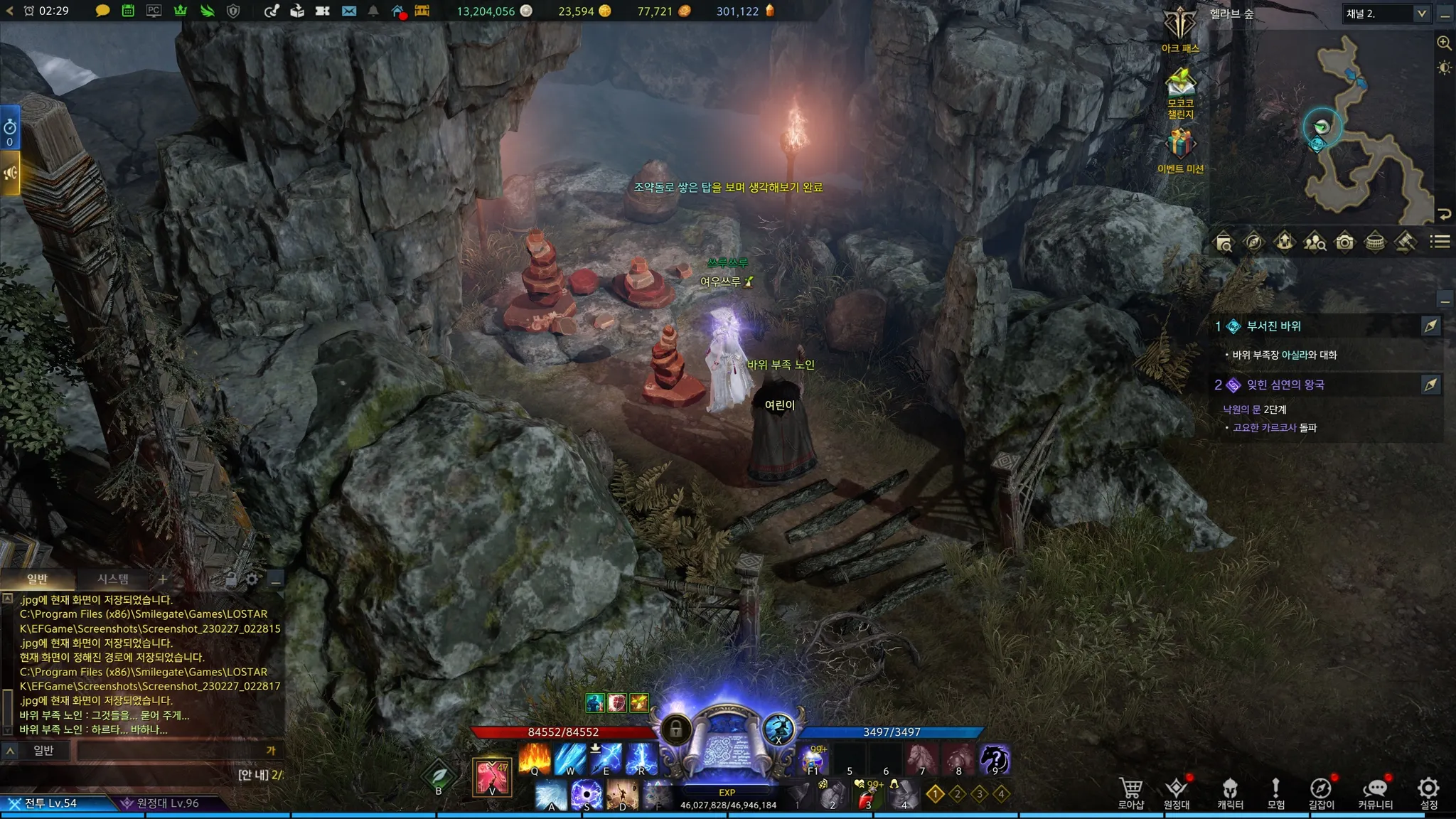Open the 길잡이 guide menu
The height and width of the screenshot is (819, 1456).
click(x=1321, y=792)
